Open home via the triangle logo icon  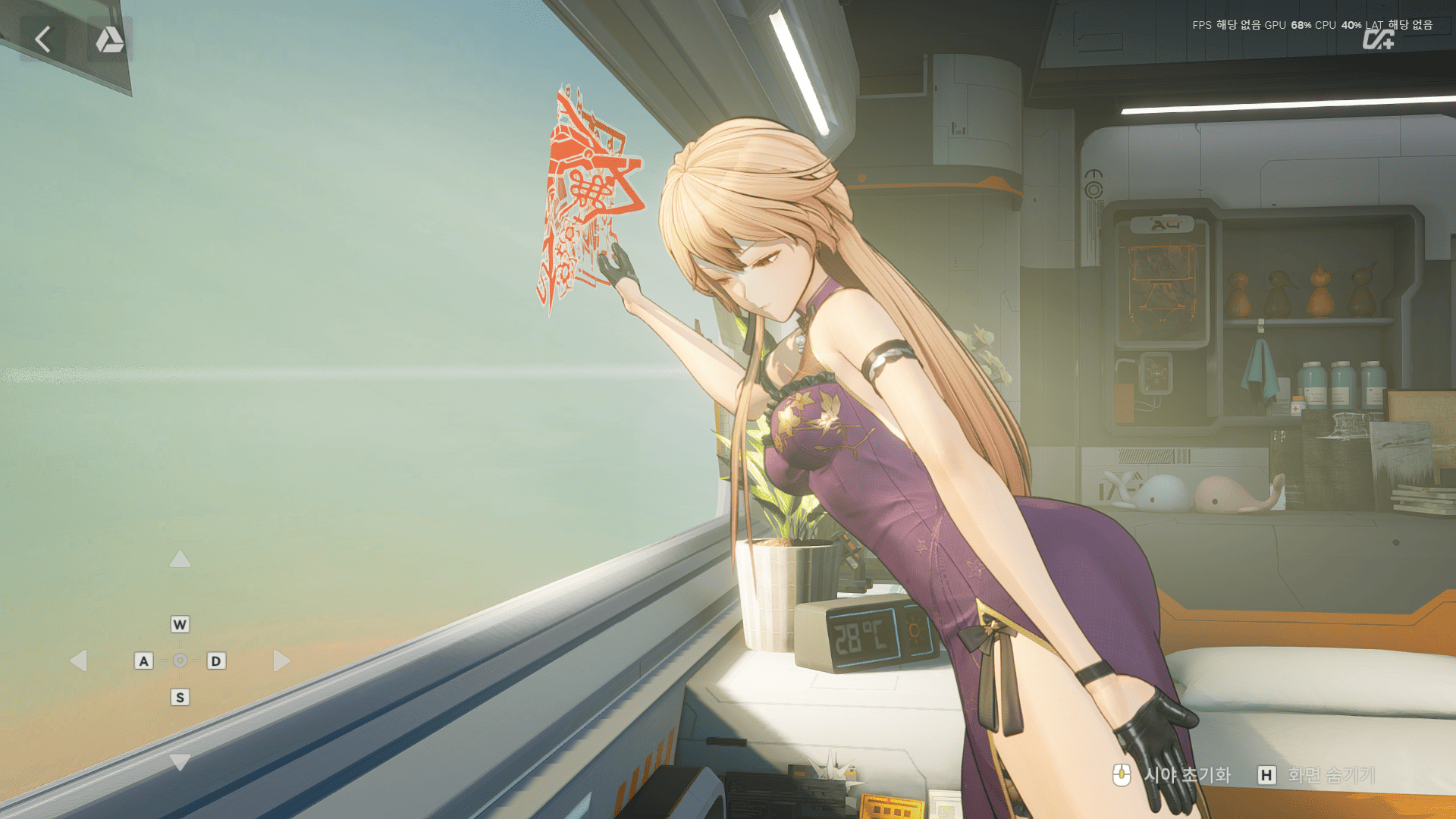[109, 39]
